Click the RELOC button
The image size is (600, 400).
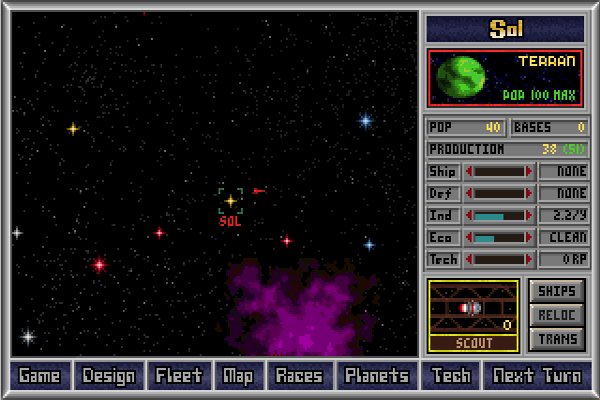pos(556,315)
